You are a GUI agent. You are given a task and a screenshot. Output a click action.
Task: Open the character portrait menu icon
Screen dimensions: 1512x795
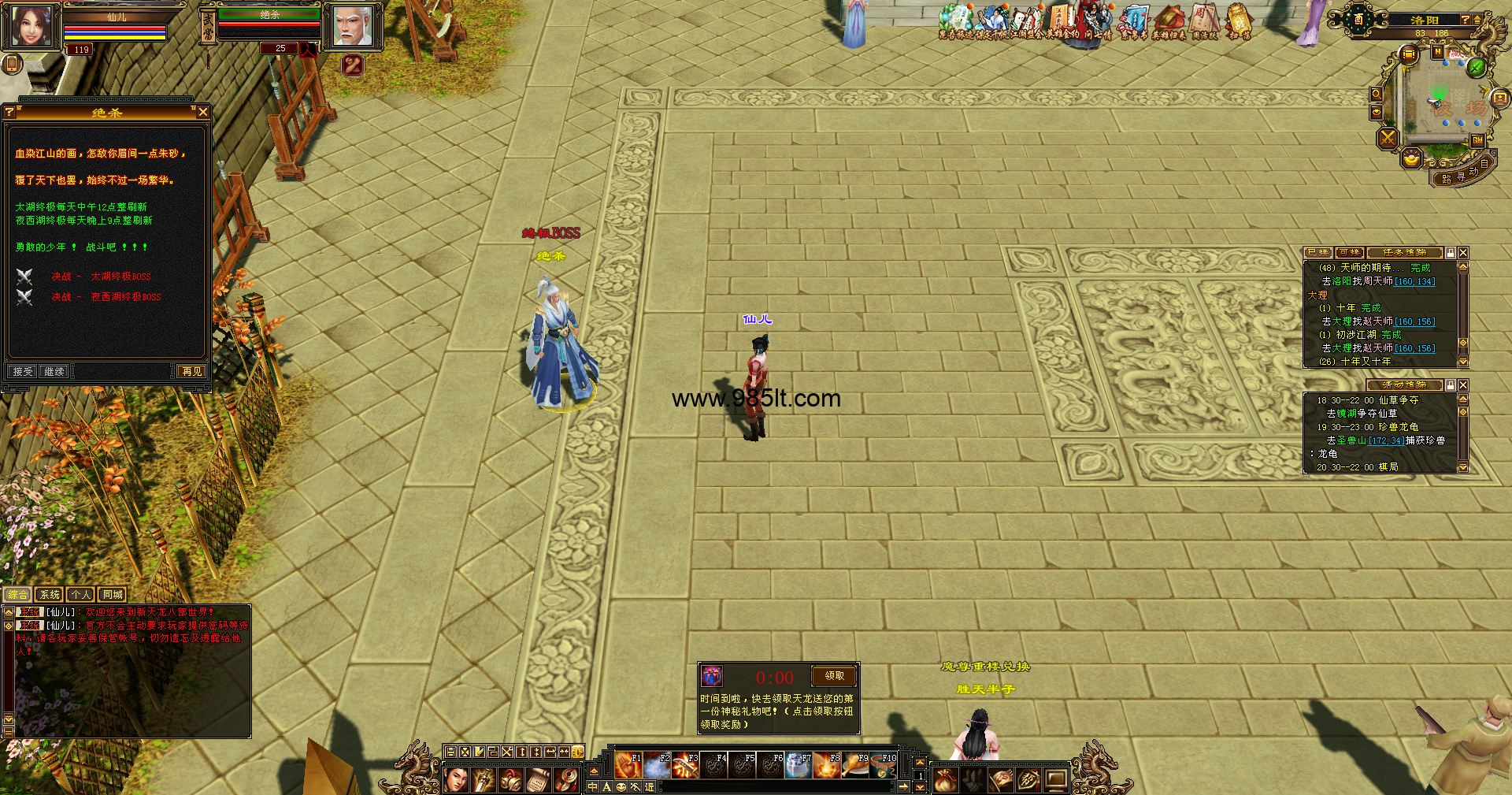[456, 780]
